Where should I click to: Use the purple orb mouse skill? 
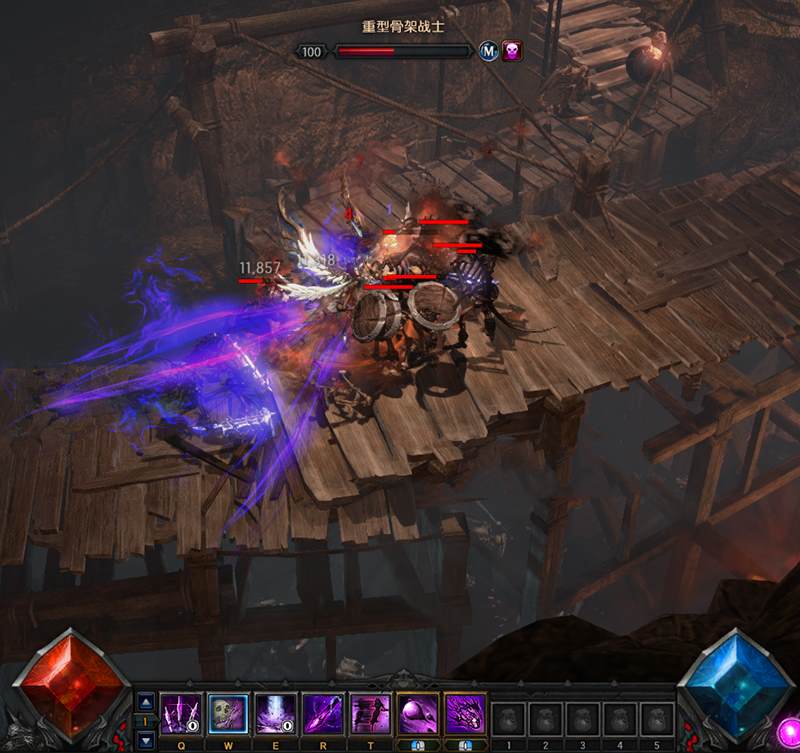click(418, 713)
